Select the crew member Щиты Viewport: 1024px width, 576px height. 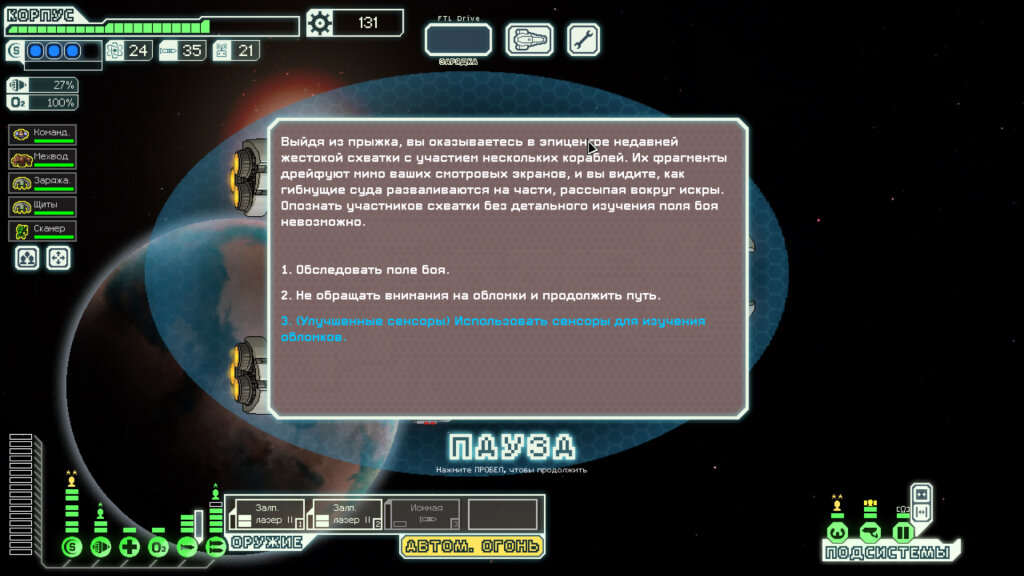pyautogui.click(x=43, y=207)
